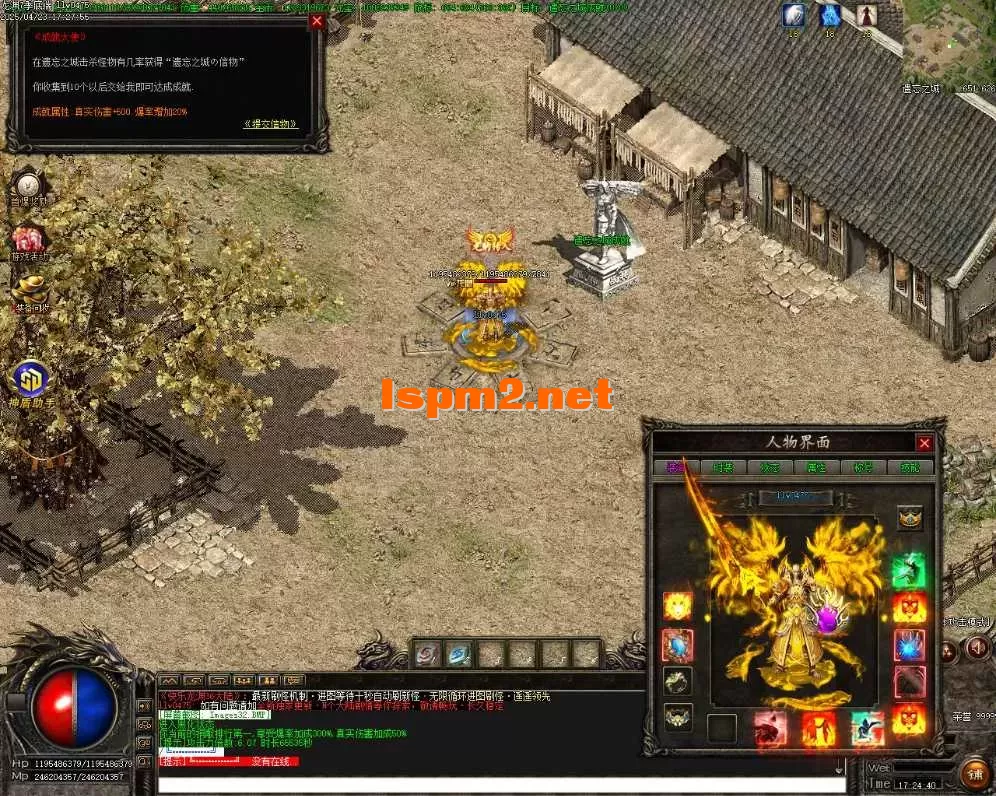Open the 时装 costume tab

(x=723, y=467)
